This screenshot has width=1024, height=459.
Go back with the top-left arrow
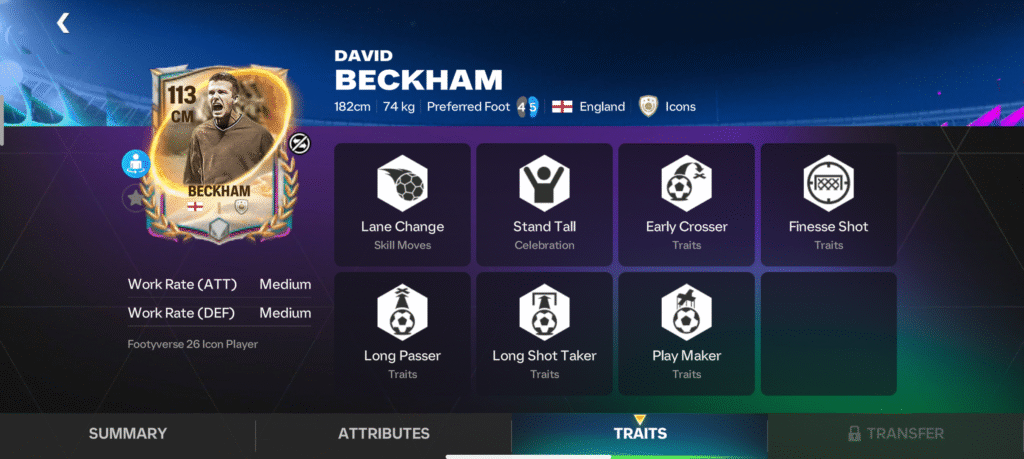click(x=64, y=22)
